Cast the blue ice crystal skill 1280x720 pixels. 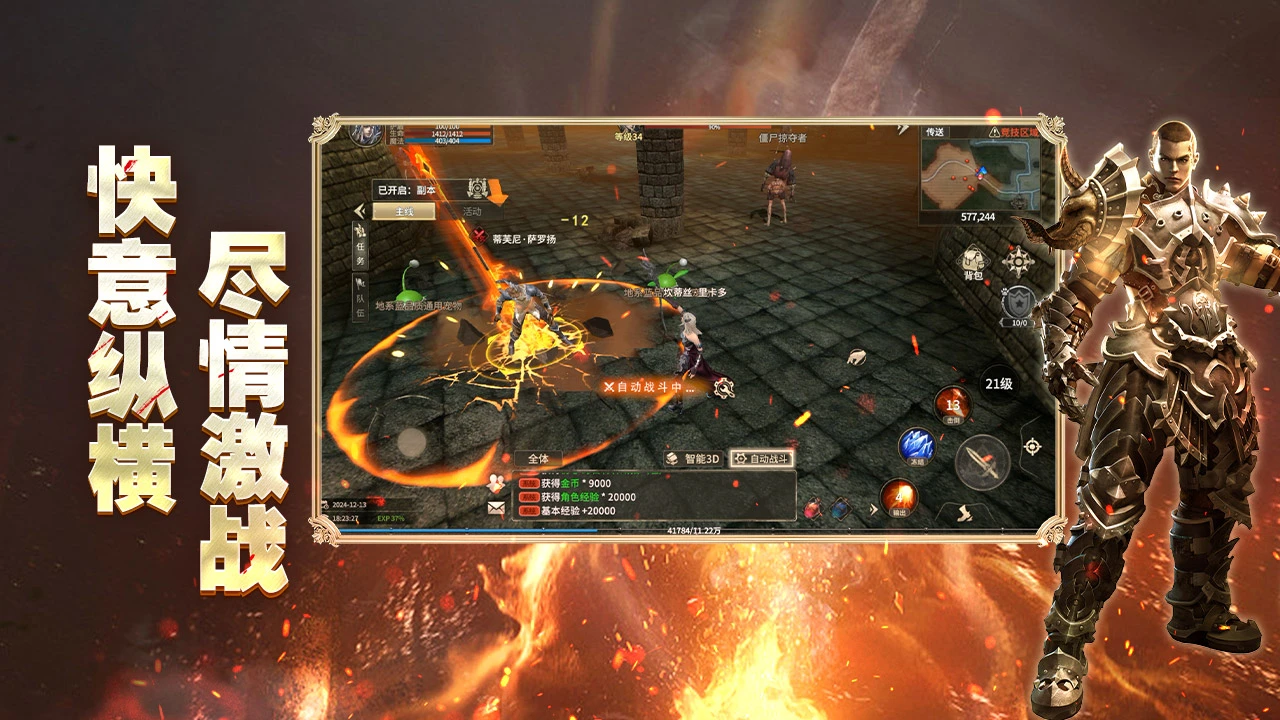pos(916,446)
